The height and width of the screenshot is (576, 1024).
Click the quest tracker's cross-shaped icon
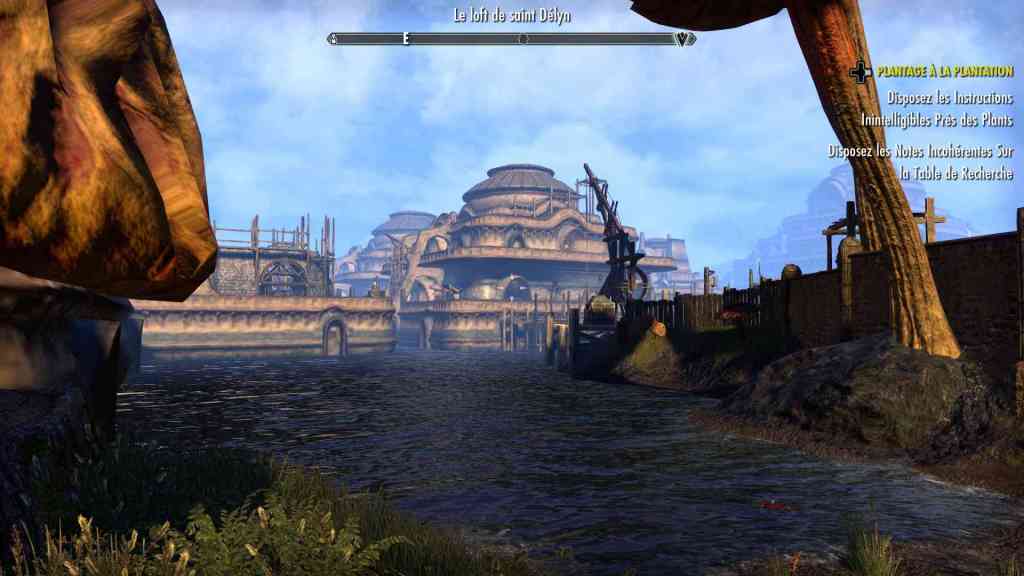860,72
